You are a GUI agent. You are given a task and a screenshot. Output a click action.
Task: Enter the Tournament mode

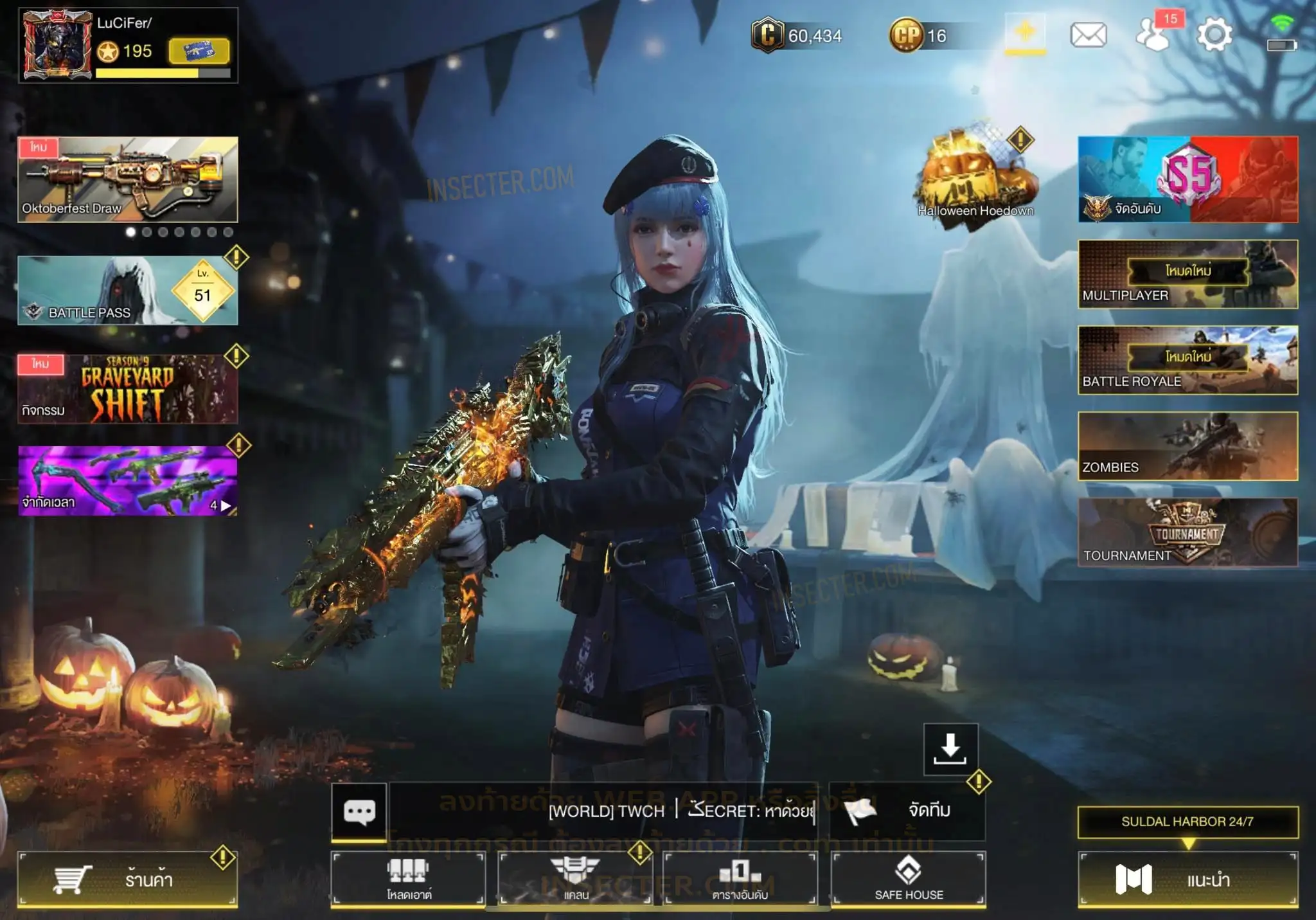(1187, 532)
